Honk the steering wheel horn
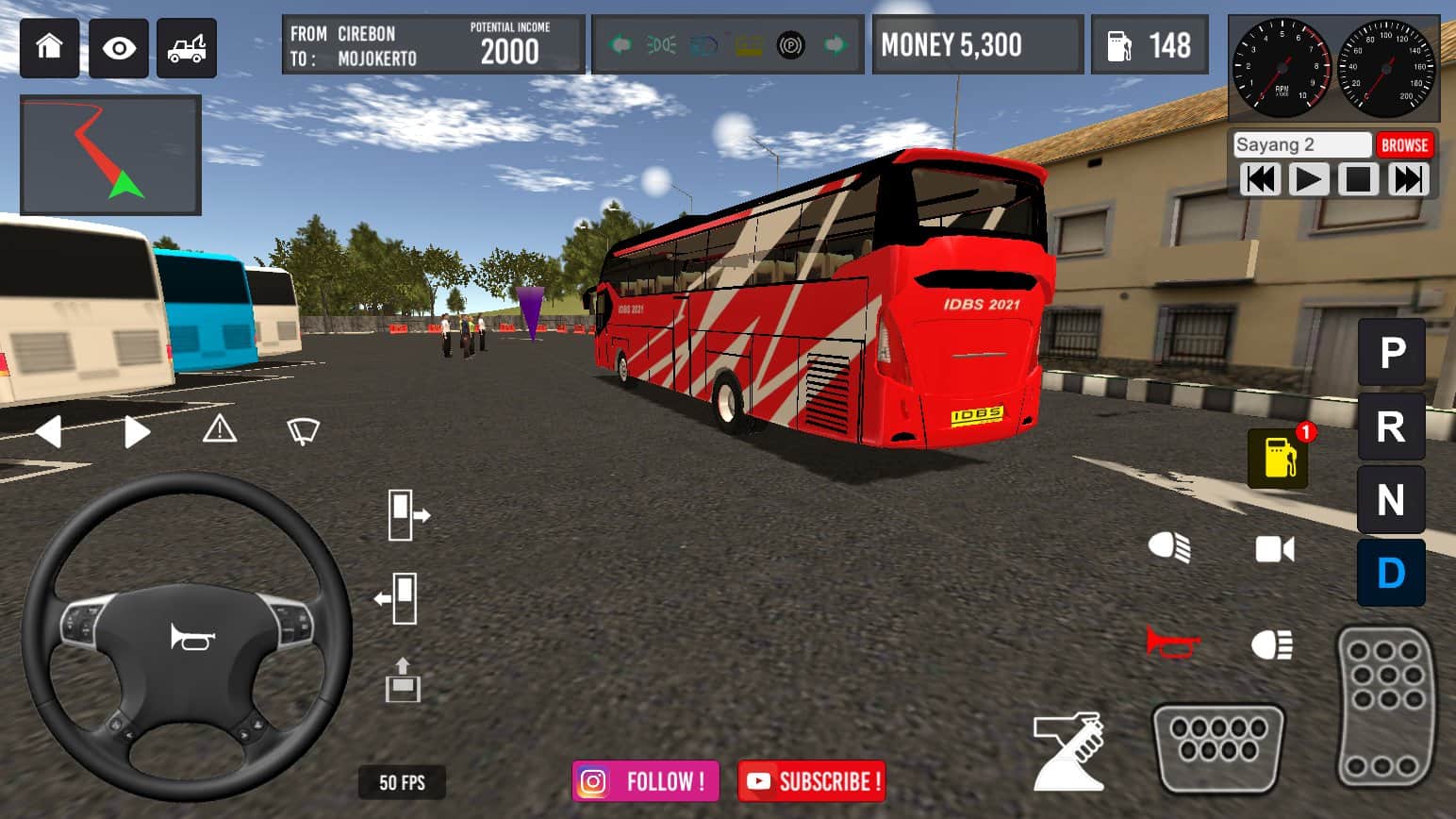This screenshot has height=819, width=1456. pos(192,638)
